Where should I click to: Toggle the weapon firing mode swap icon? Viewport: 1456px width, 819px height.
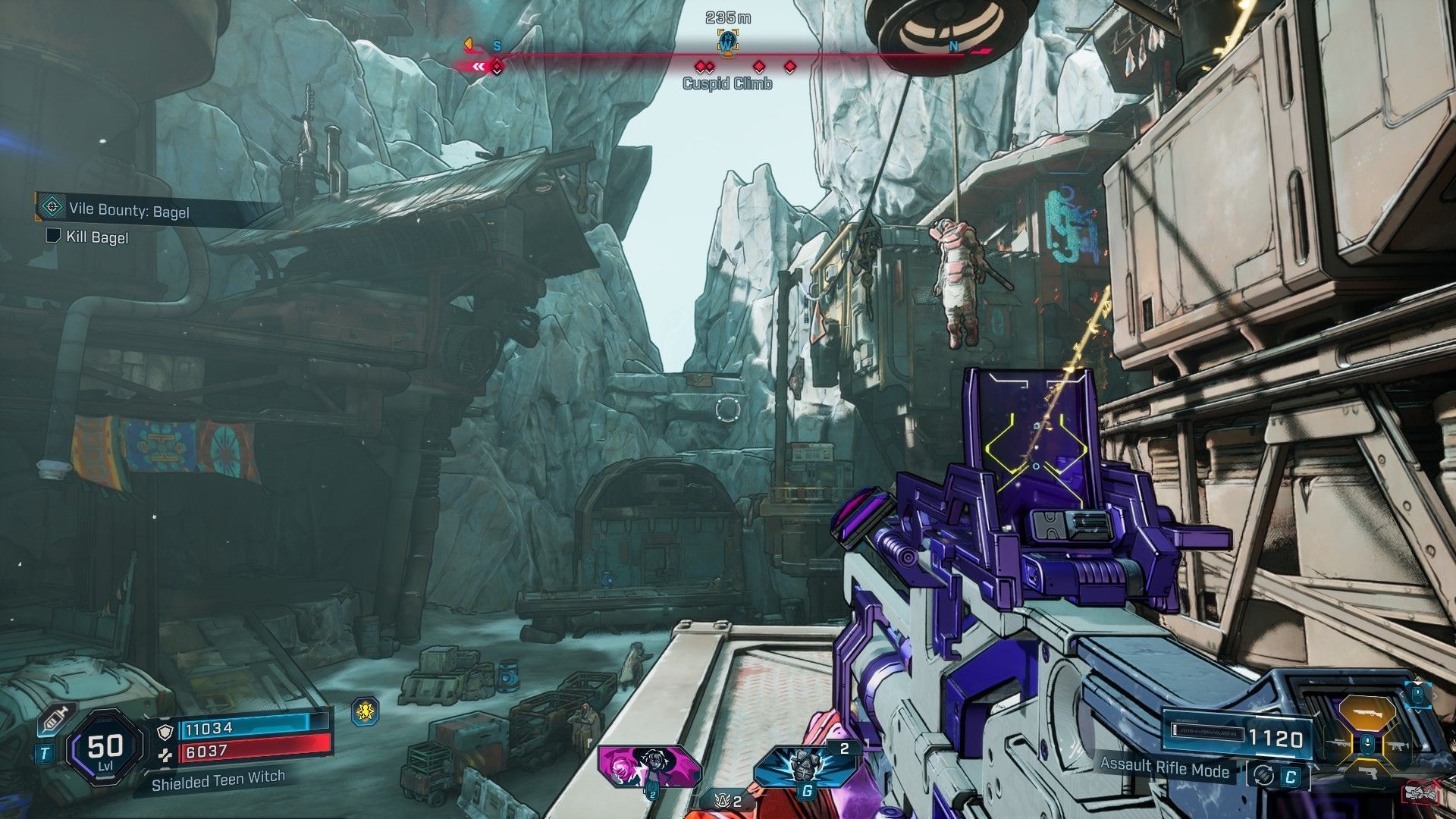coord(1263,776)
